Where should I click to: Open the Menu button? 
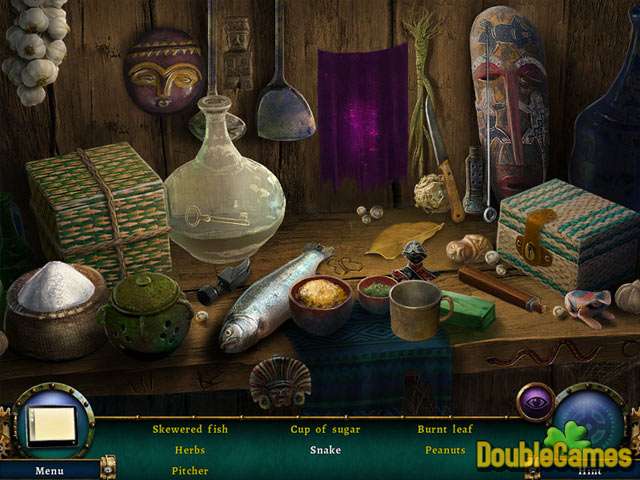49,470
